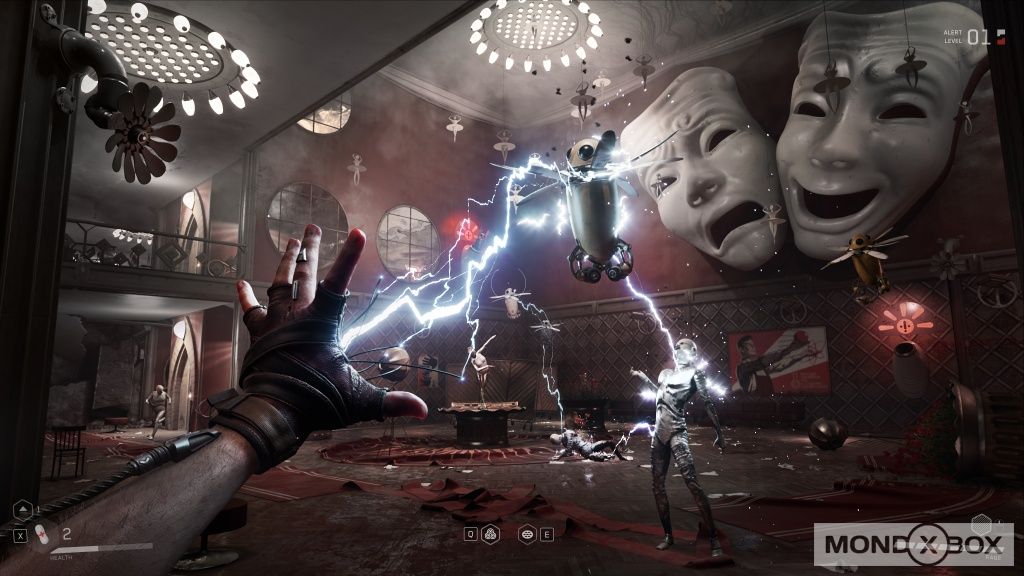The height and width of the screenshot is (576, 1024).
Task: Click the hexagon icon with the up arrow
Action: pos(22,512)
